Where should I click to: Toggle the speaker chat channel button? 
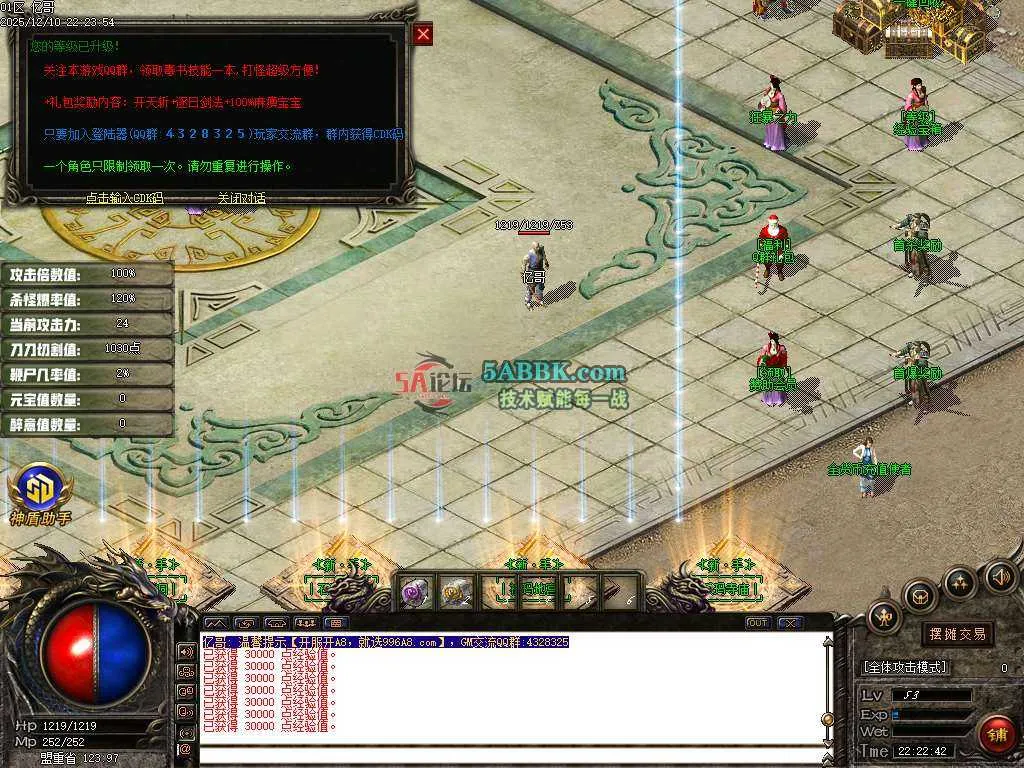point(185,651)
